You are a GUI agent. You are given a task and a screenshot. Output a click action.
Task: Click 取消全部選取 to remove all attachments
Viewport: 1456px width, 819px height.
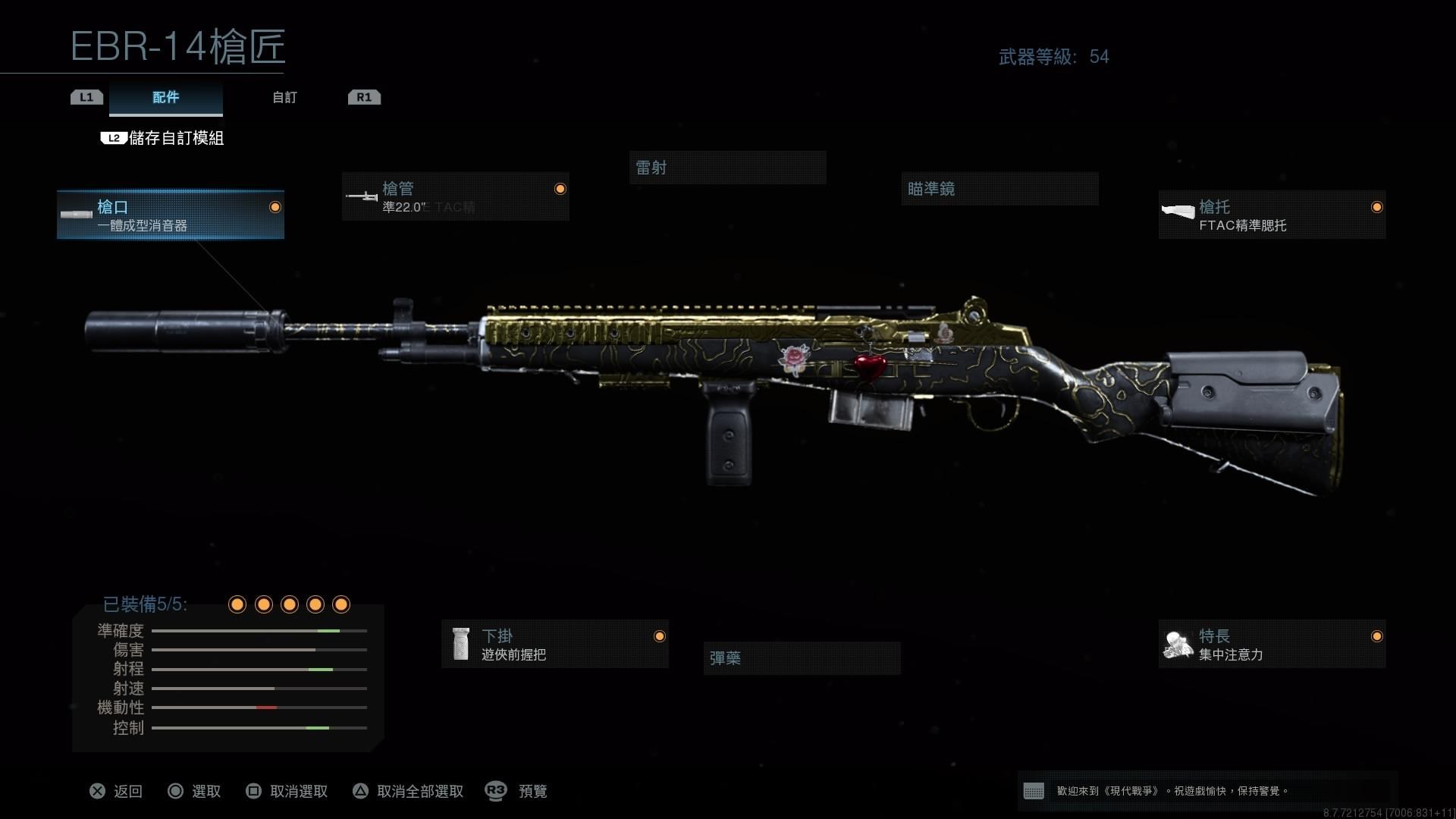click(x=409, y=792)
